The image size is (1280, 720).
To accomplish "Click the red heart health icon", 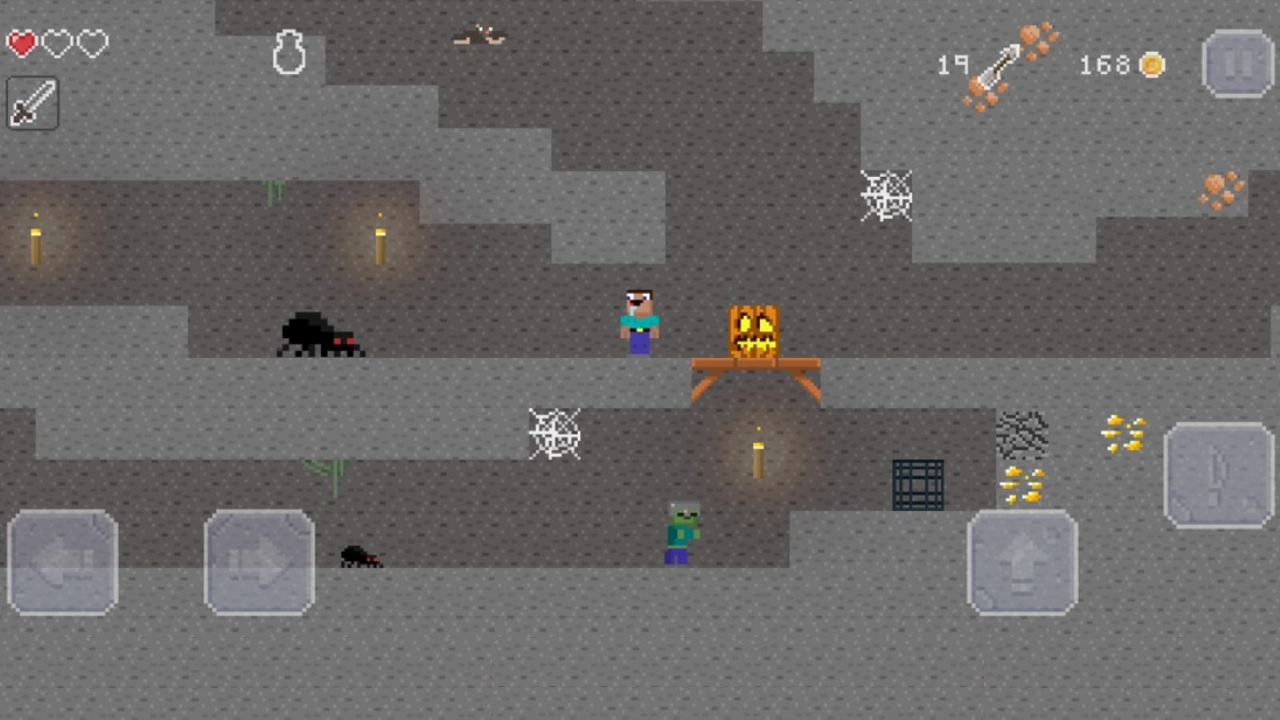I will click(22, 43).
